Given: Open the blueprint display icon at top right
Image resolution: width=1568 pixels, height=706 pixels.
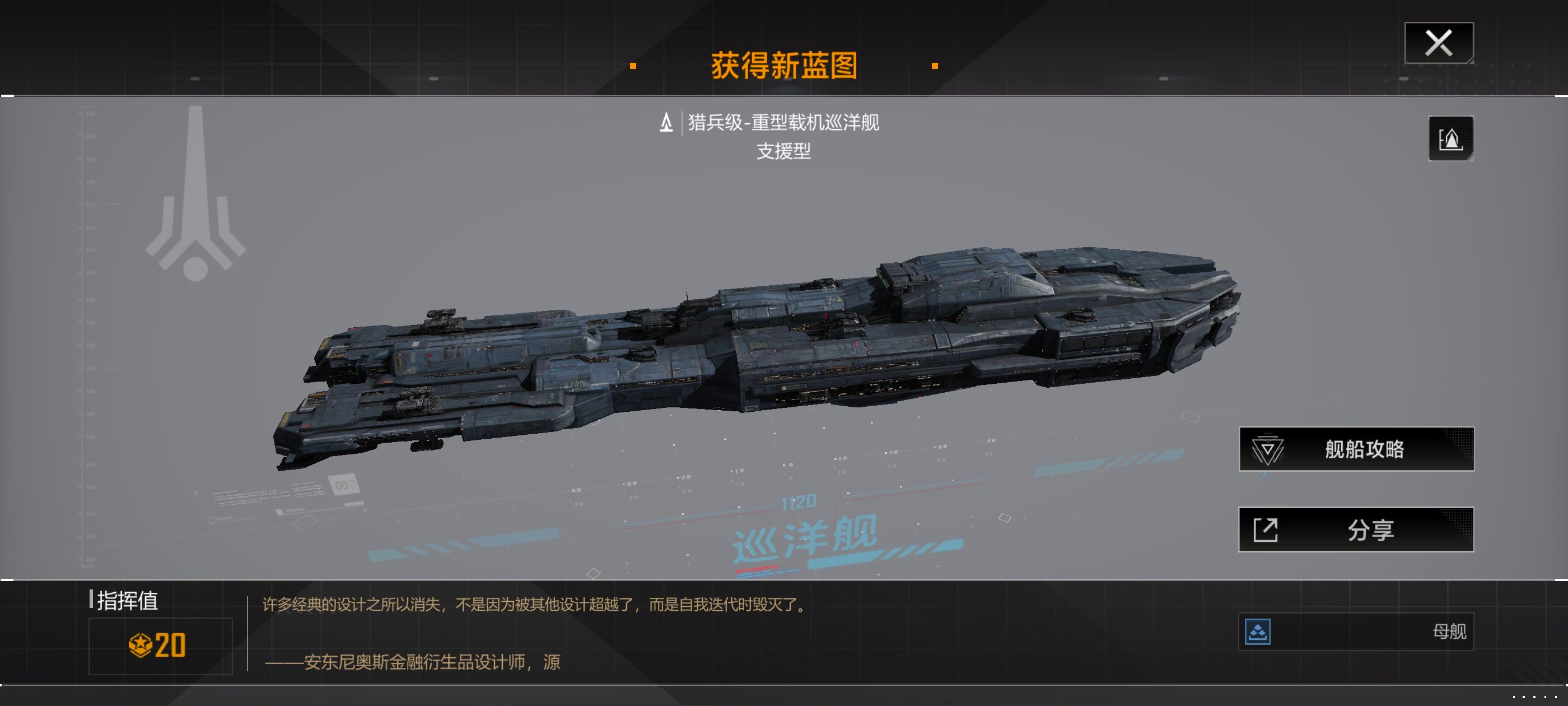Looking at the screenshot, I should (1450, 139).
